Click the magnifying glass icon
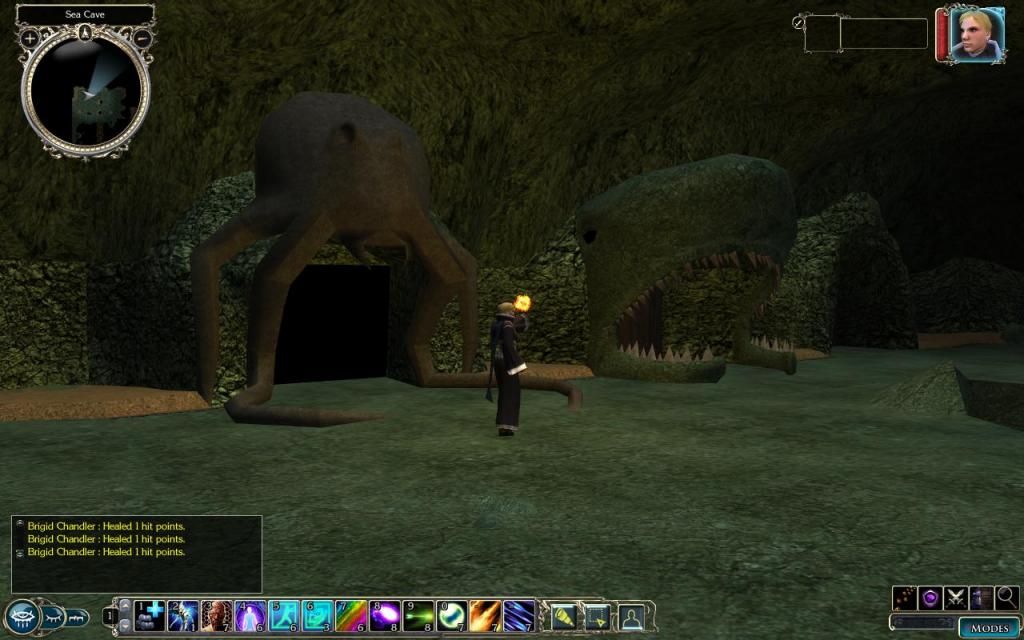The width and height of the screenshot is (1024, 640). point(1007,598)
